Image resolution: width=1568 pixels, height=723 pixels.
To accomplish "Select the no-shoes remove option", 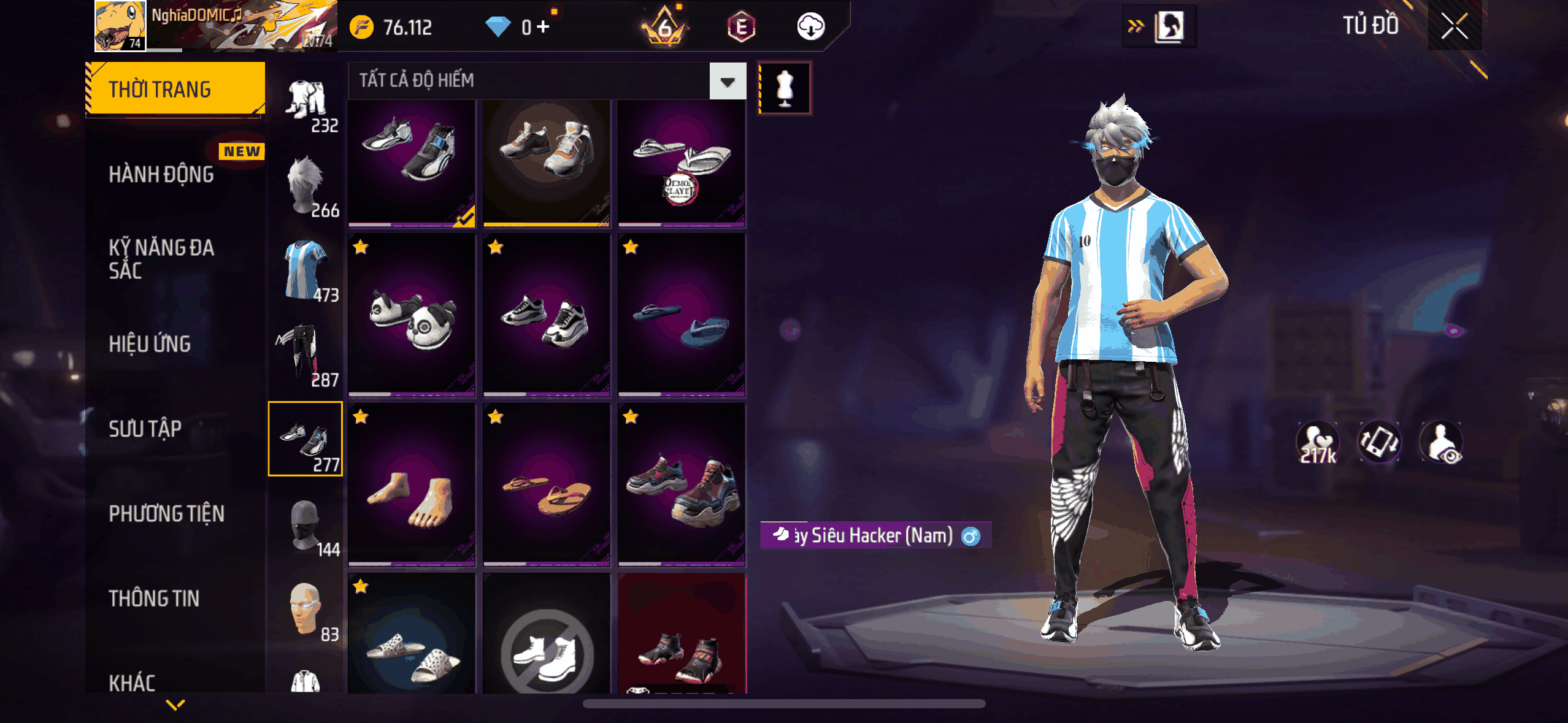I will click(547, 650).
